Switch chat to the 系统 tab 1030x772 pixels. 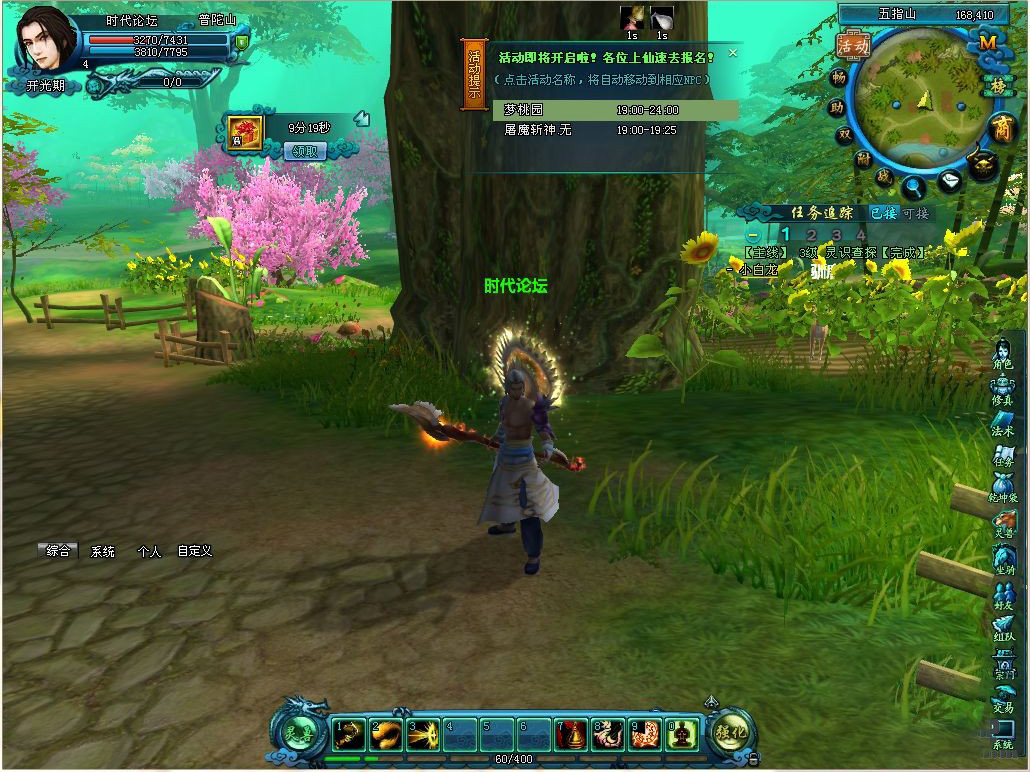click(x=103, y=551)
